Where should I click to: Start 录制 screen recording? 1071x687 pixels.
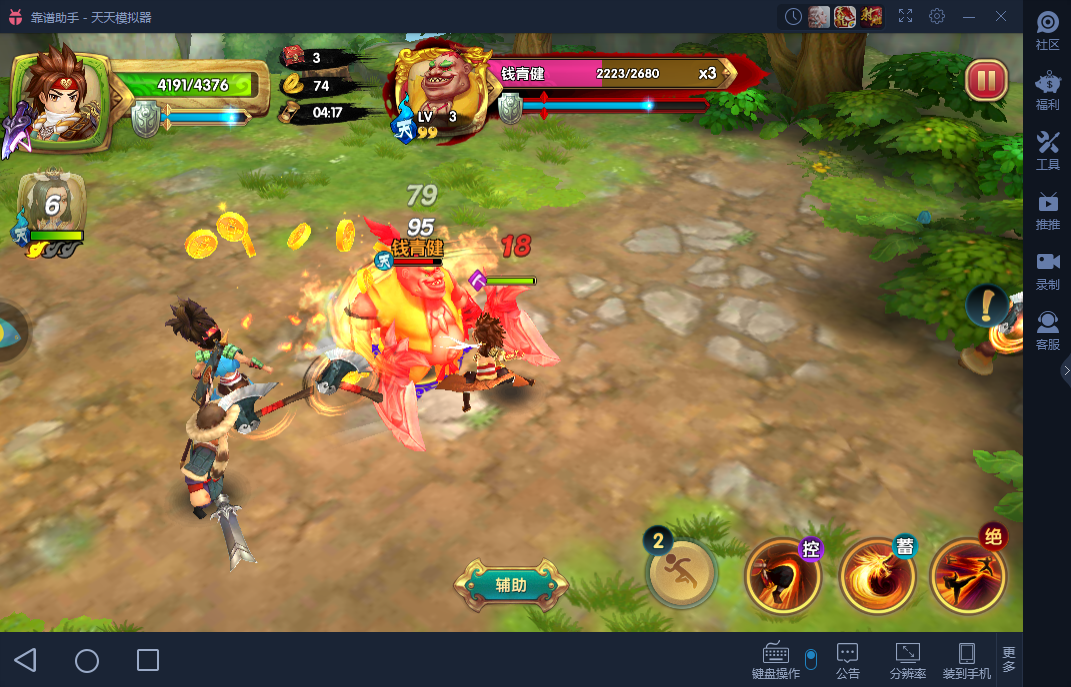coord(1047,271)
